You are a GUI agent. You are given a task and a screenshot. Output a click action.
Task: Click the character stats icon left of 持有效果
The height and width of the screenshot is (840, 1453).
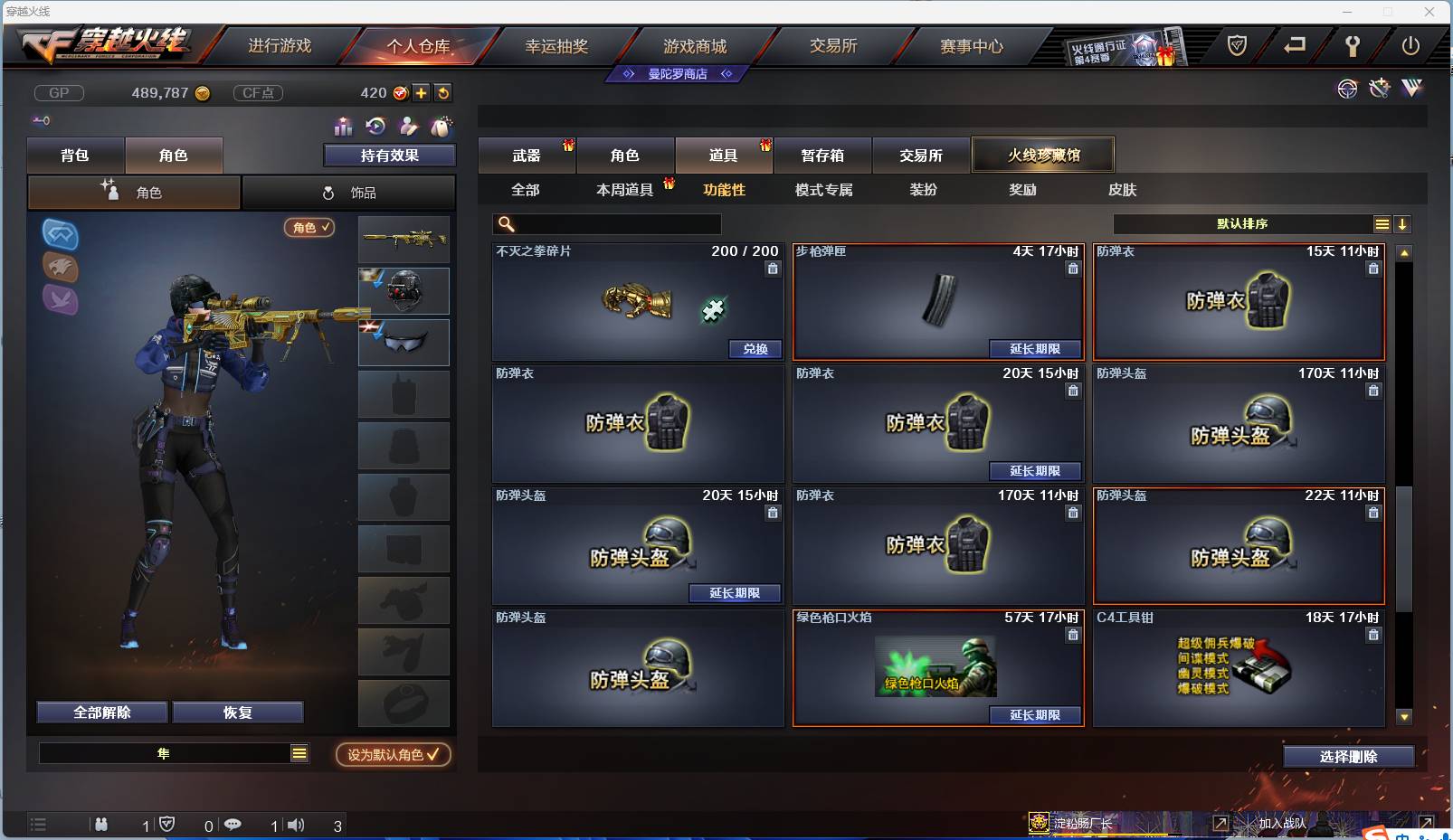(344, 127)
